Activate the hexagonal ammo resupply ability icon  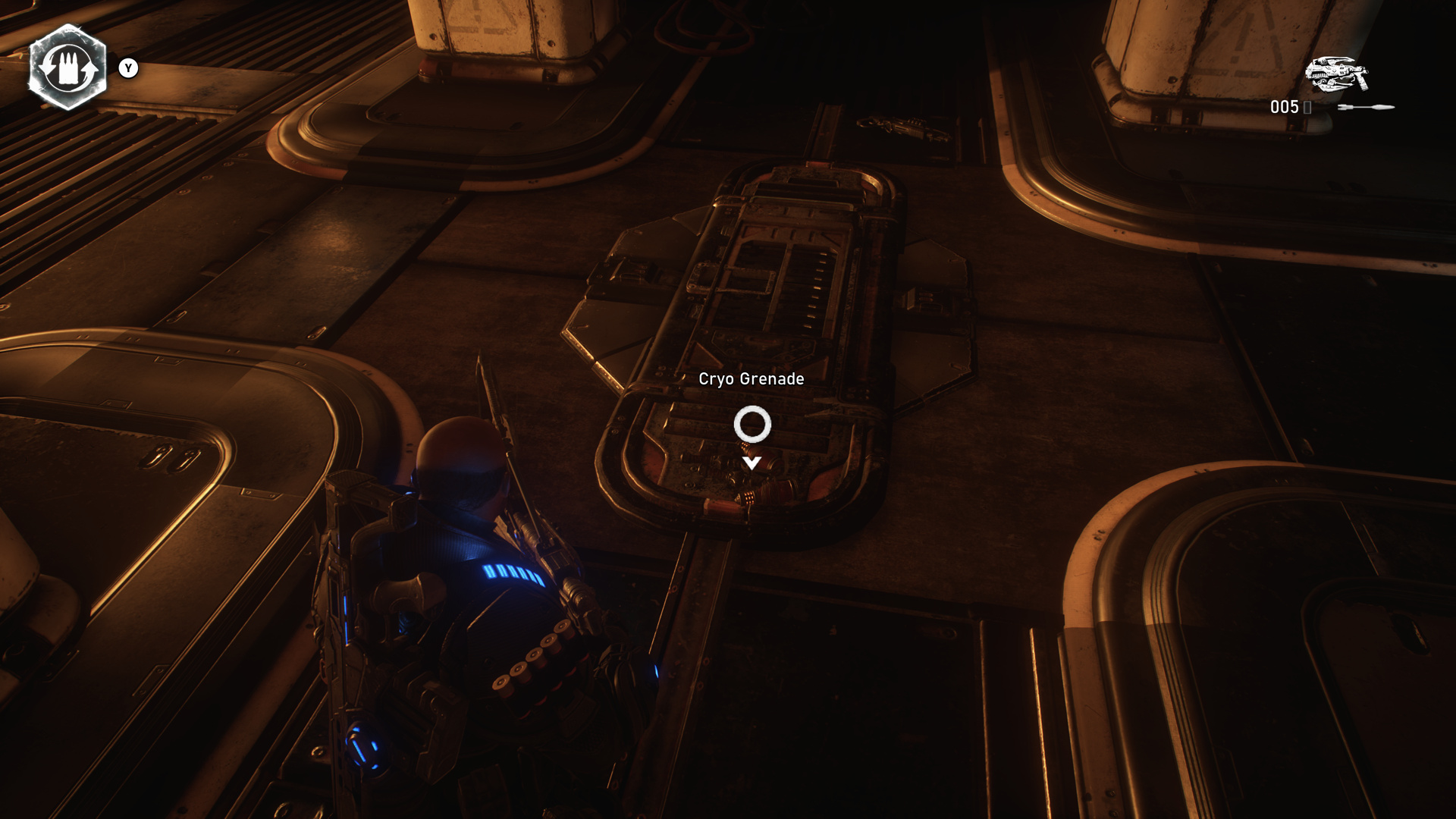(67, 67)
